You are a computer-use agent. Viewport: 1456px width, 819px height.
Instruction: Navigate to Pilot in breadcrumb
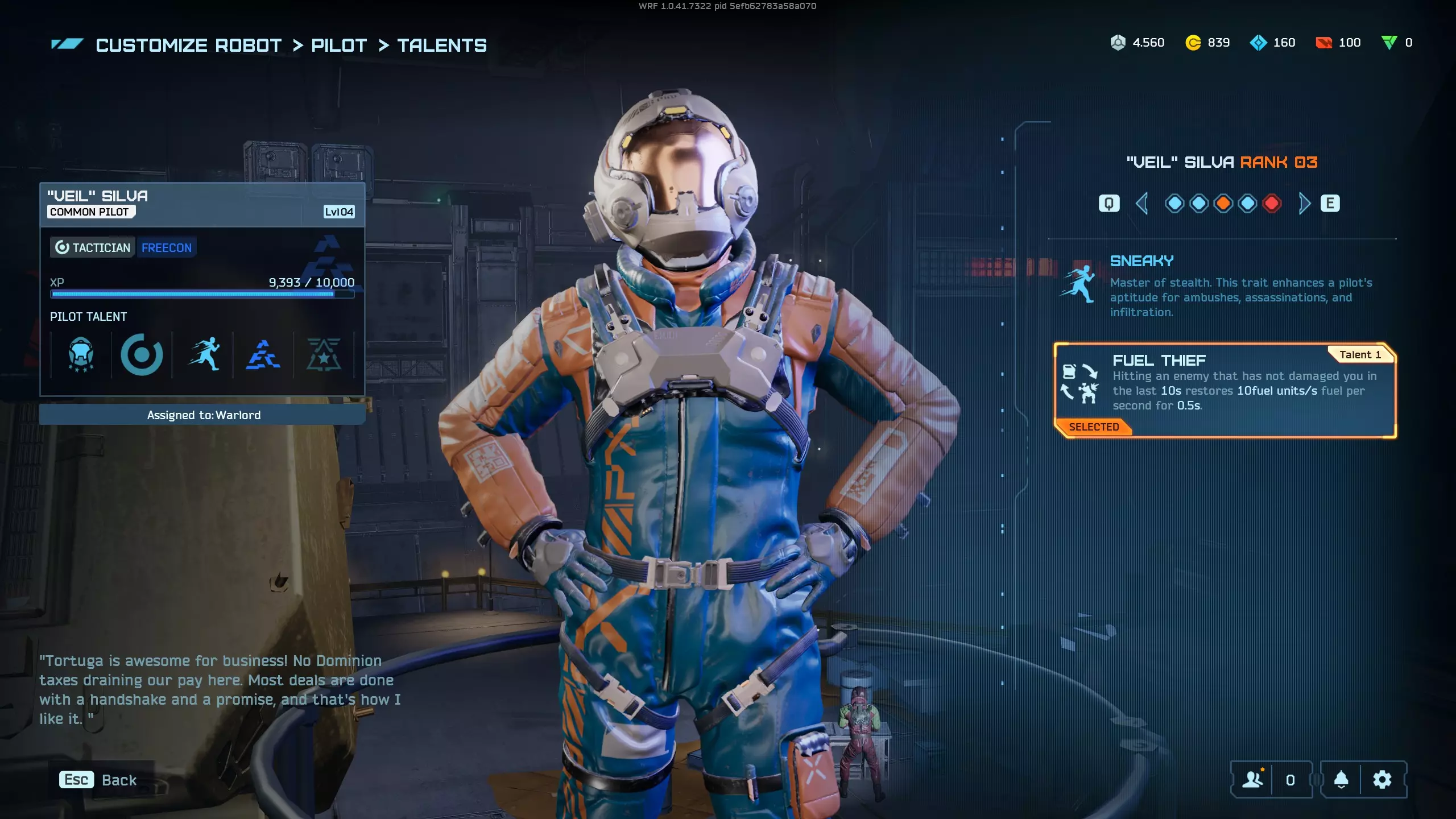click(x=339, y=45)
